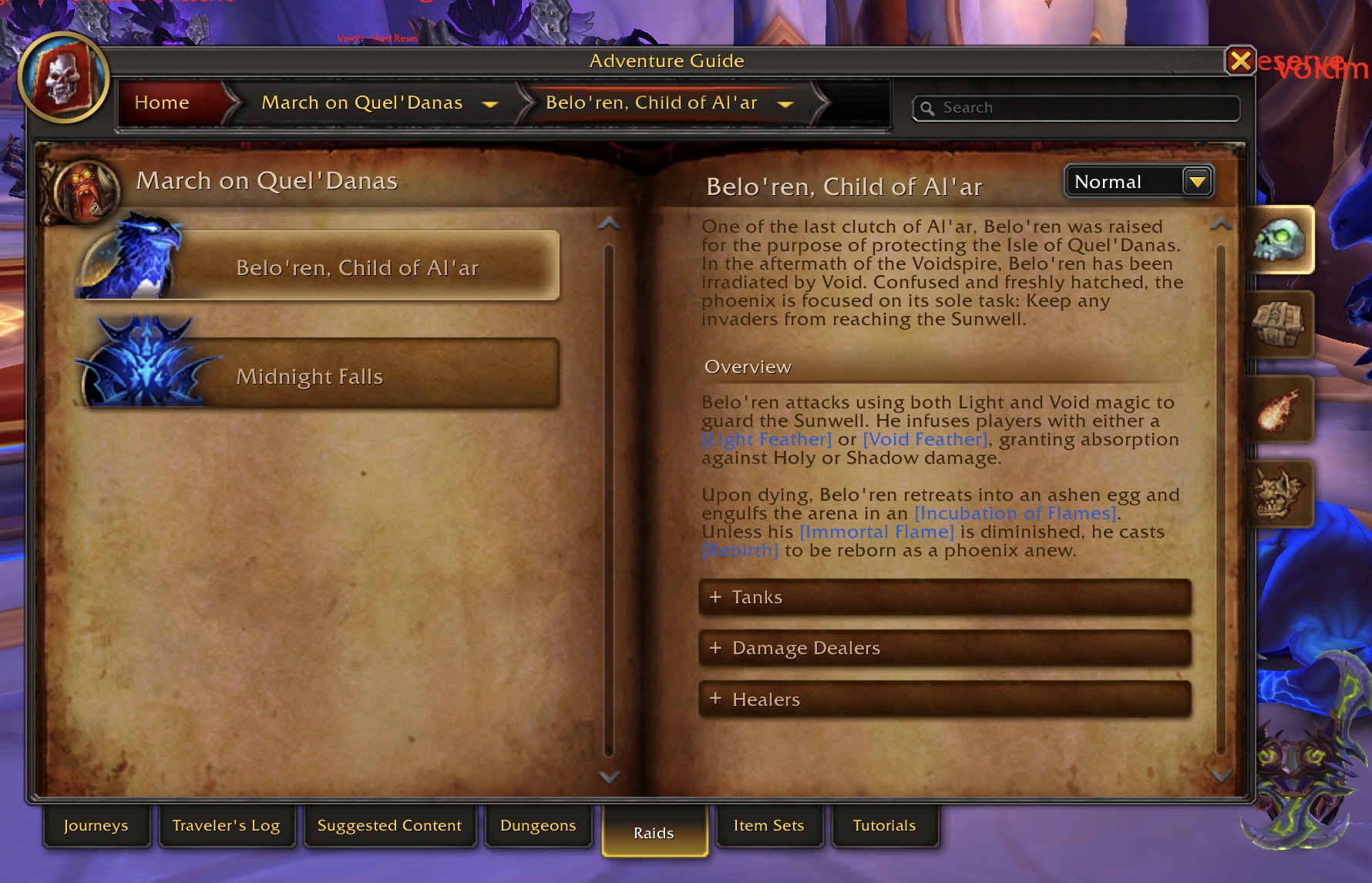This screenshot has height=883, width=1372.
Task: Show the Suggested Content tab
Action: coord(389,825)
